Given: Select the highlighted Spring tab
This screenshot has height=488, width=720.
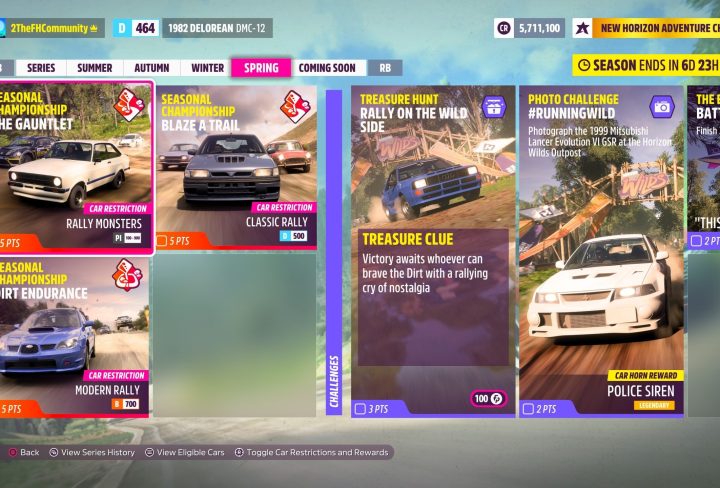Looking at the screenshot, I should click(x=260, y=68).
